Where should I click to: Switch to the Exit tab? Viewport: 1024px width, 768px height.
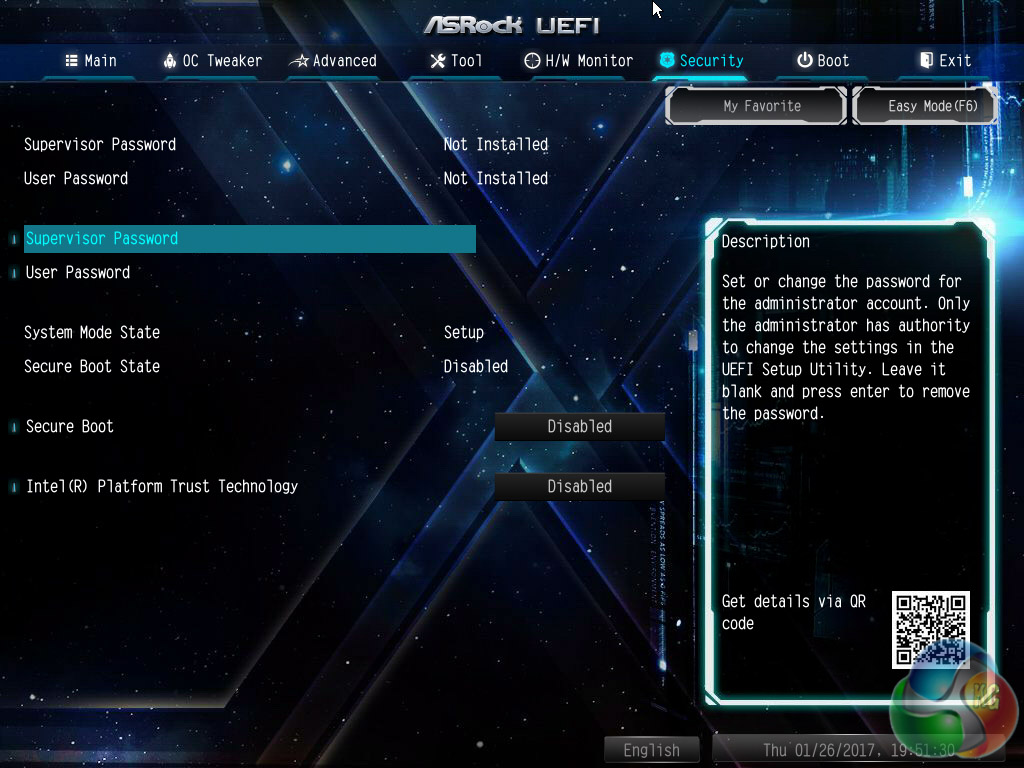tap(945, 61)
